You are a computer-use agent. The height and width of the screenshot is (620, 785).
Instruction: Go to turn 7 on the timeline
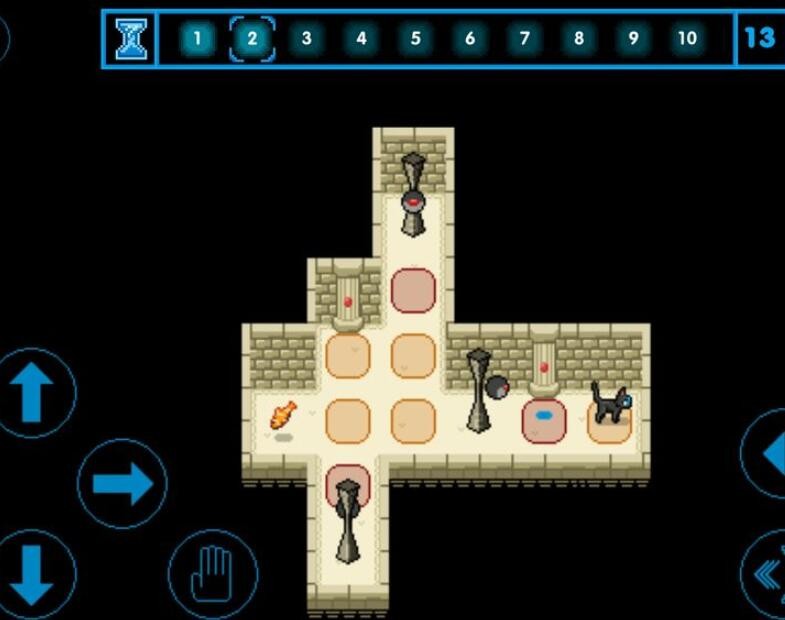click(x=524, y=39)
